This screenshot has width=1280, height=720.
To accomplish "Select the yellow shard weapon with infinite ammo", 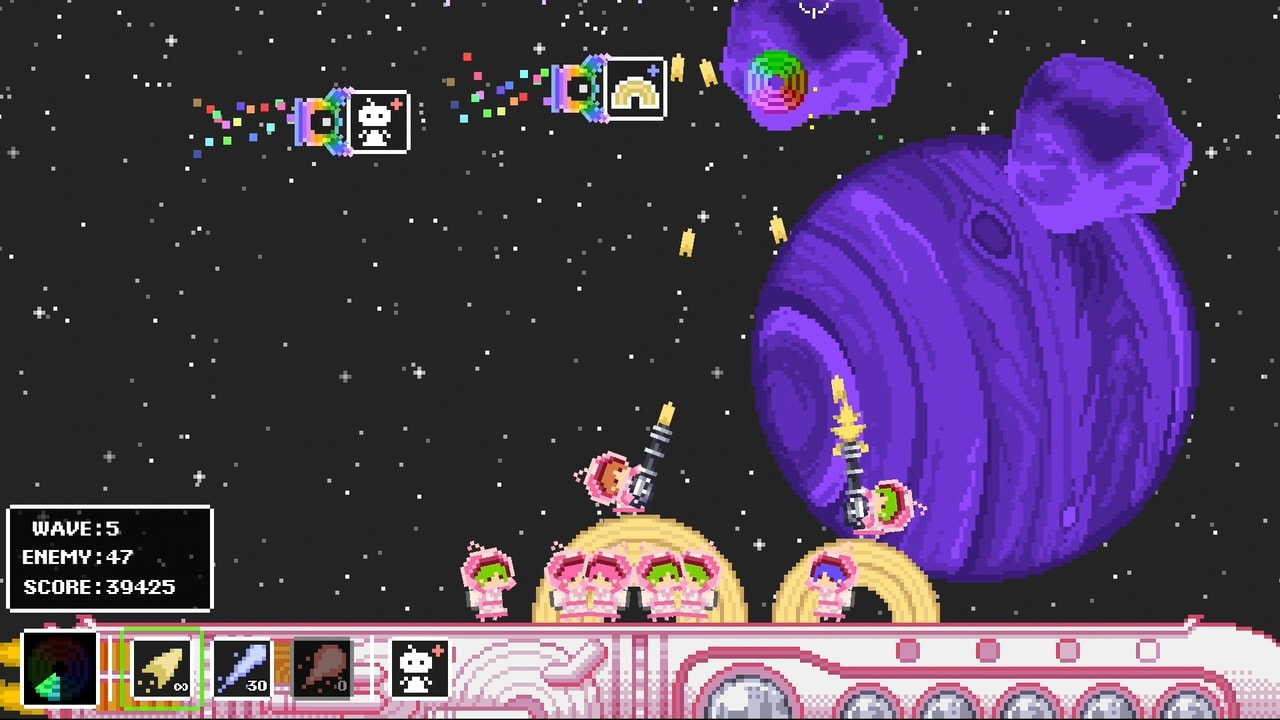I will tap(163, 670).
